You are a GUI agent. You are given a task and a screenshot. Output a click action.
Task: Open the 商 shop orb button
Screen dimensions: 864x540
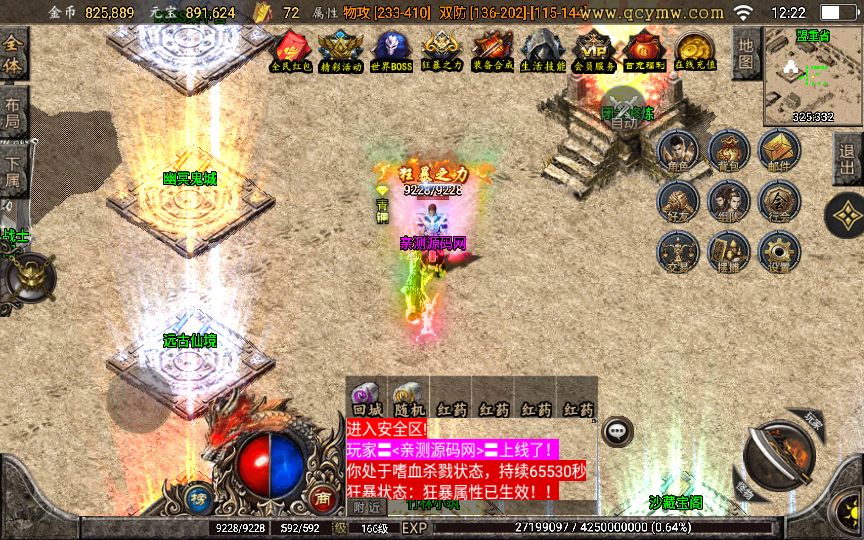322,497
